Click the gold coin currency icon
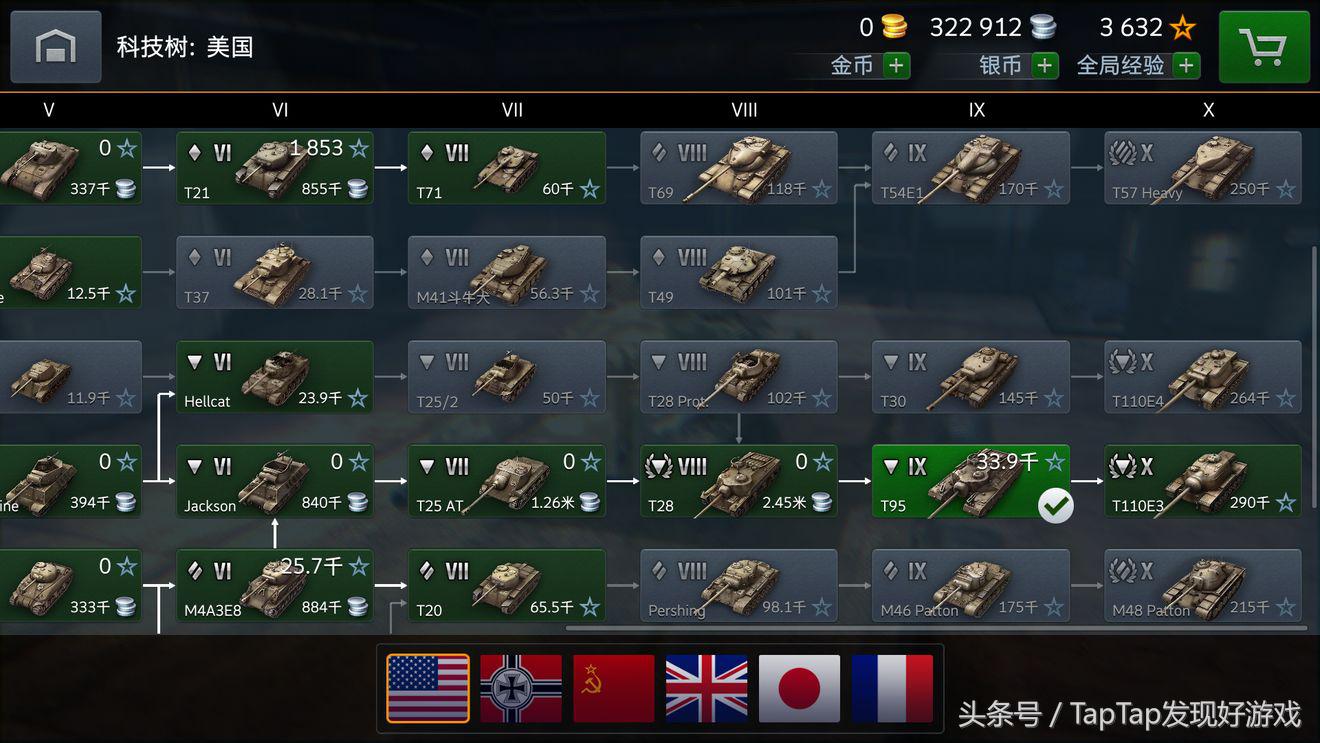This screenshot has width=1320, height=743. pyautogui.click(x=893, y=27)
